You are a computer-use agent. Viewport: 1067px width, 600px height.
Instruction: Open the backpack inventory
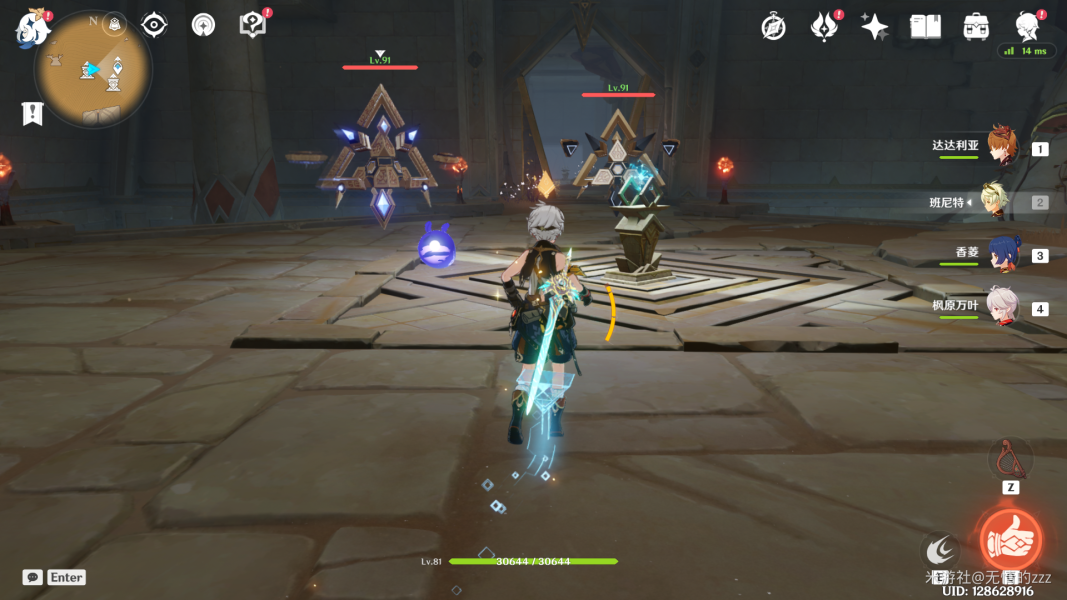pos(976,27)
